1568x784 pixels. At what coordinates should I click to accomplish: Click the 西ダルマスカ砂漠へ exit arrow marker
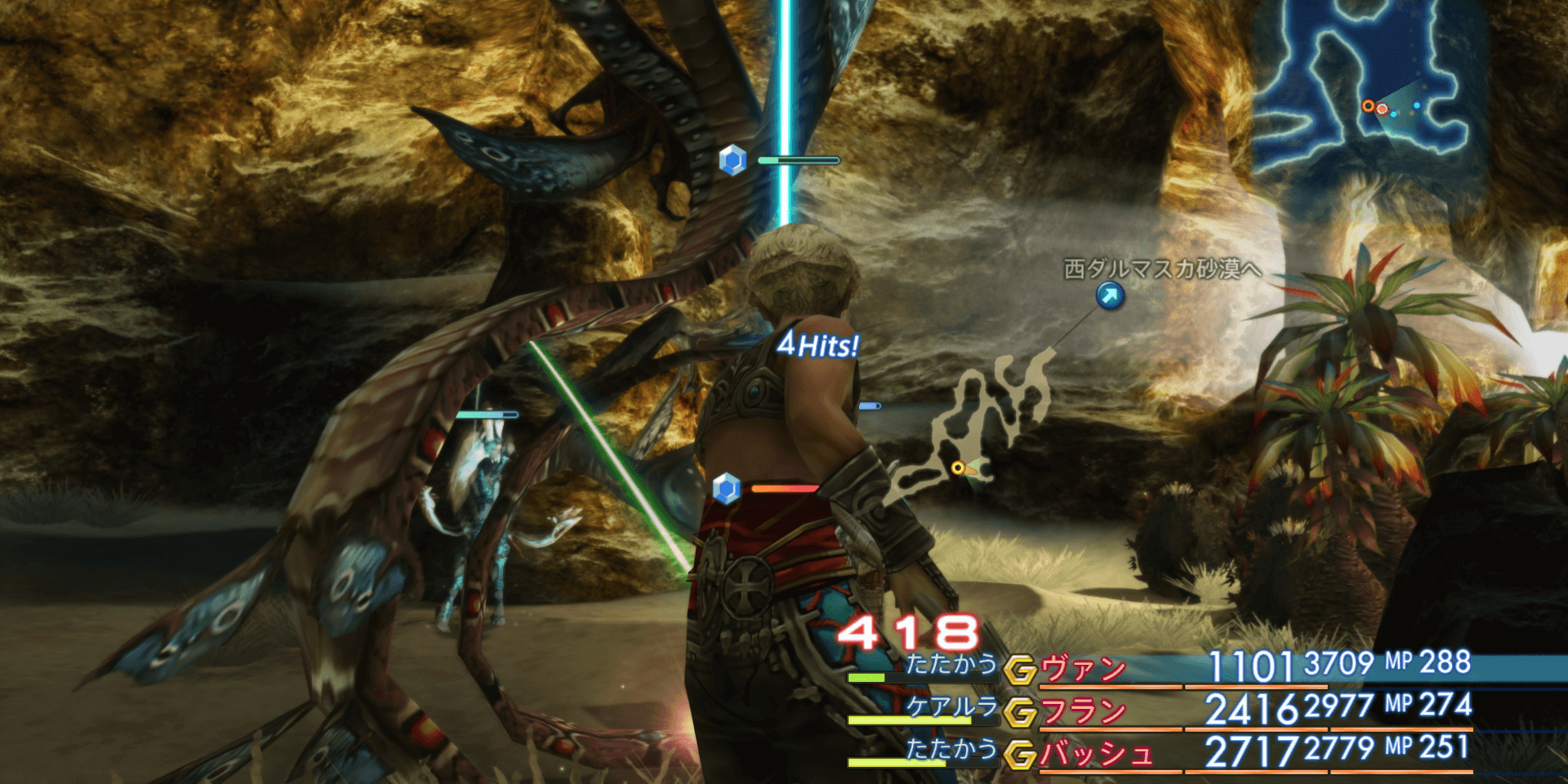(x=1109, y=296)
